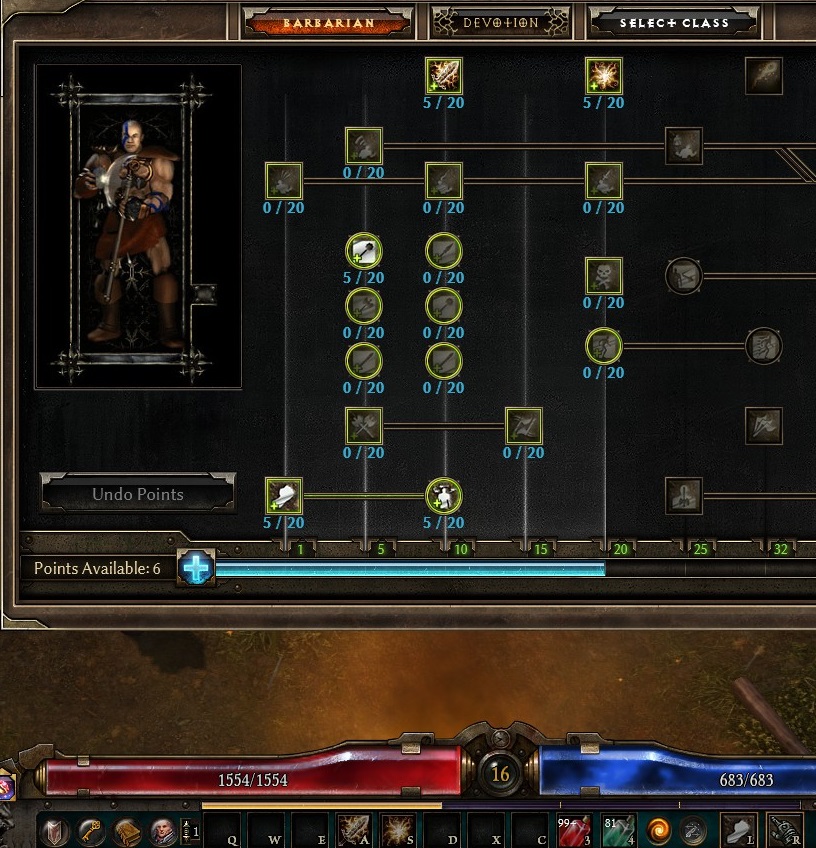
Task: Choose the skull and crossbones skill node
Action: pyautogui.click(x=604, y=275)
